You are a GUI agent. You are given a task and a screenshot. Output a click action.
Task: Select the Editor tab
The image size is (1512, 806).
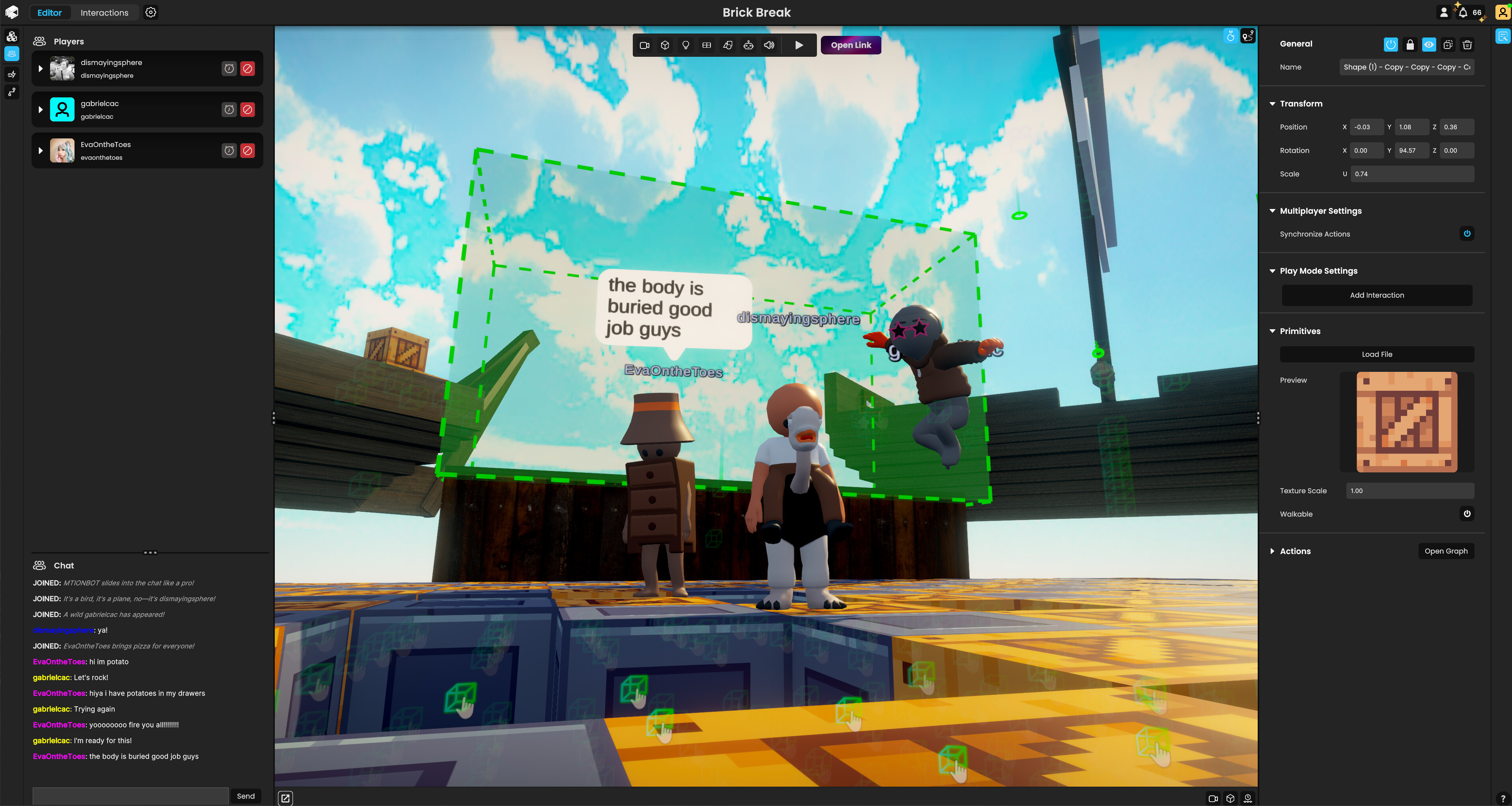tap(49, 12)
